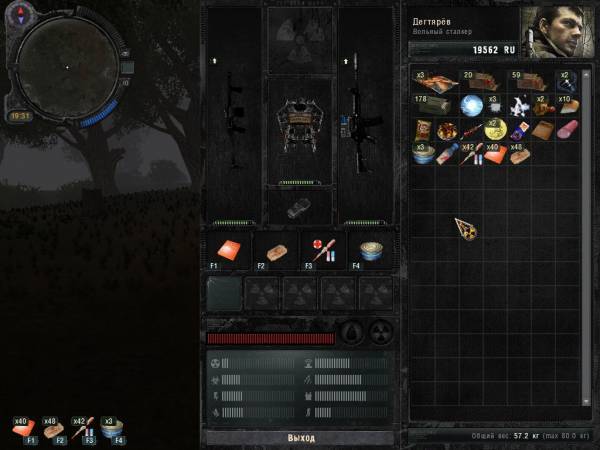Select the x40 orange medkit stack
This screenshot has height=450, width=600.
tap(494, 154)
